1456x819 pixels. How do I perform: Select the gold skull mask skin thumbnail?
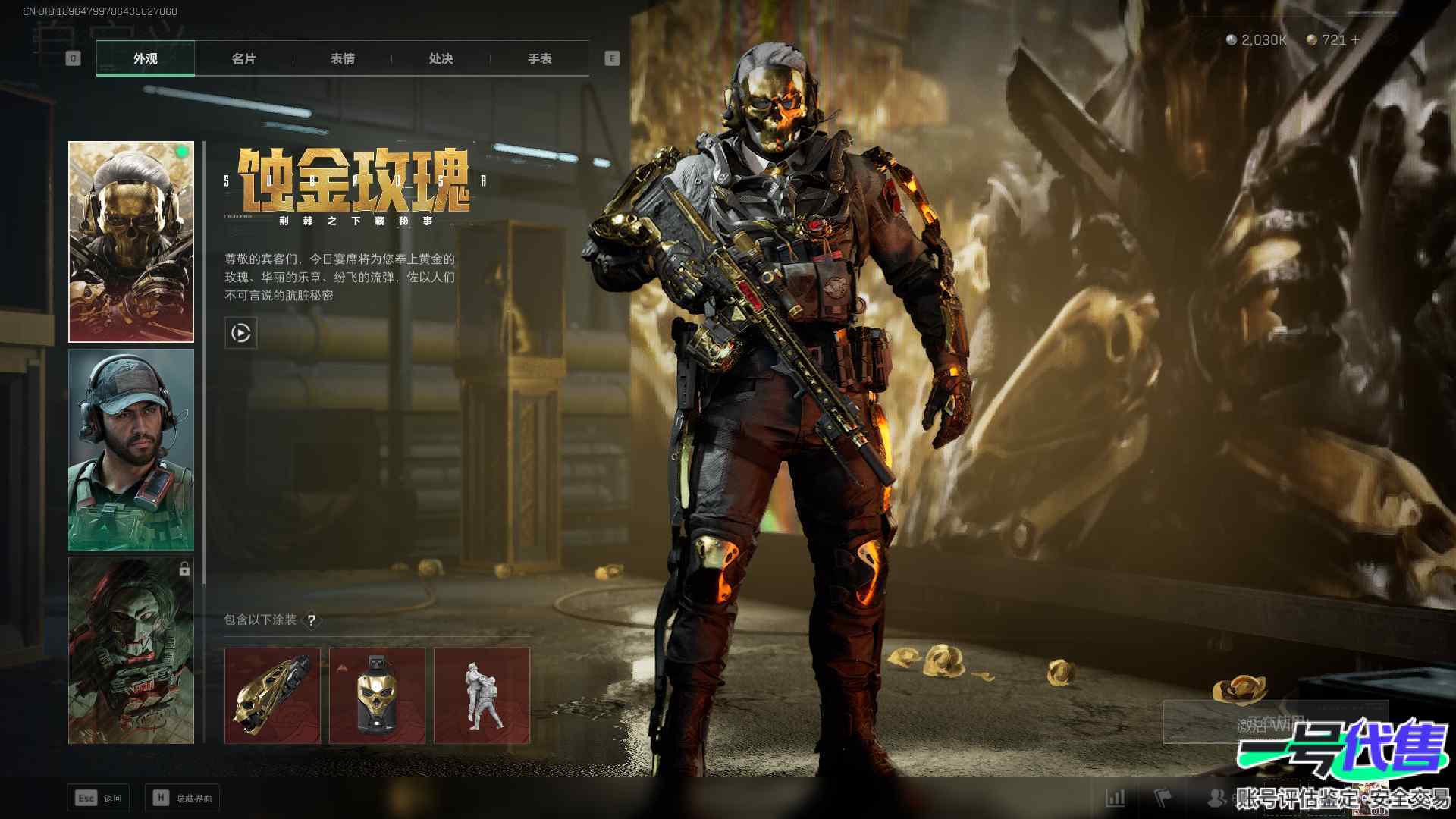click(131, 241)
